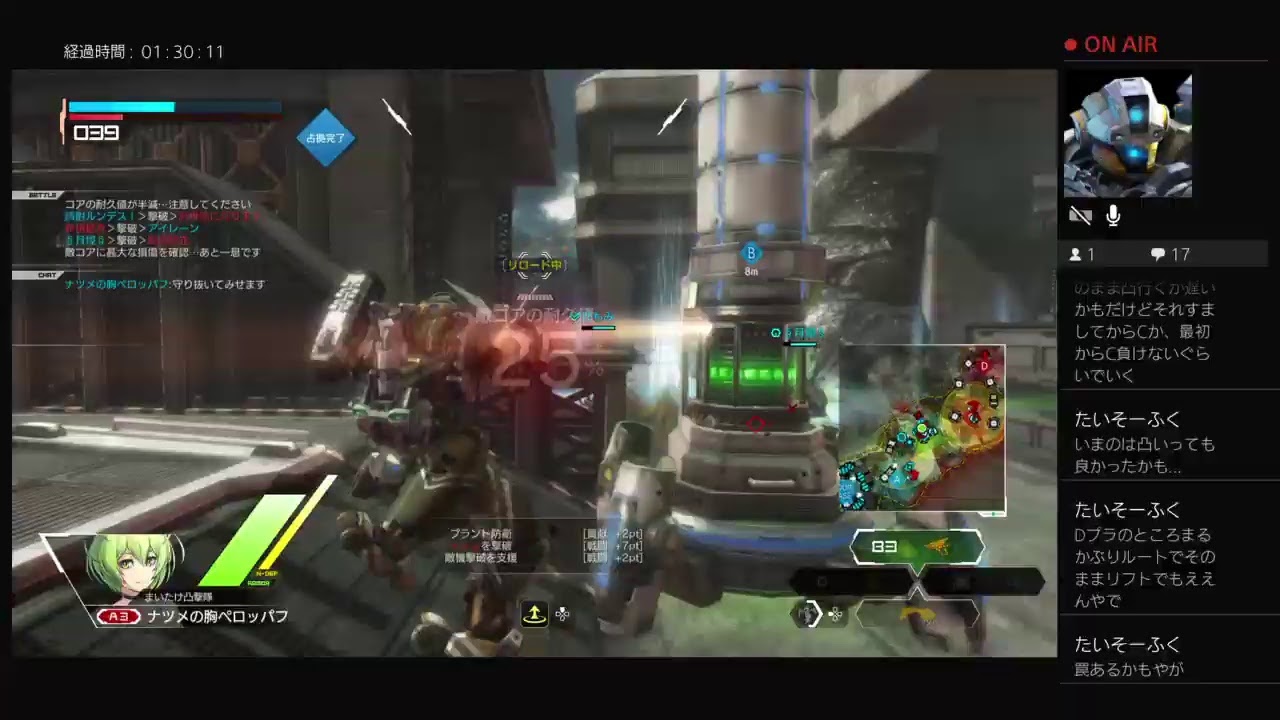The width and height of the screenshot is (1280, 720).
Task: Open the streamer's robot avatar thumbnail
Action: (x=1127, y=135)
